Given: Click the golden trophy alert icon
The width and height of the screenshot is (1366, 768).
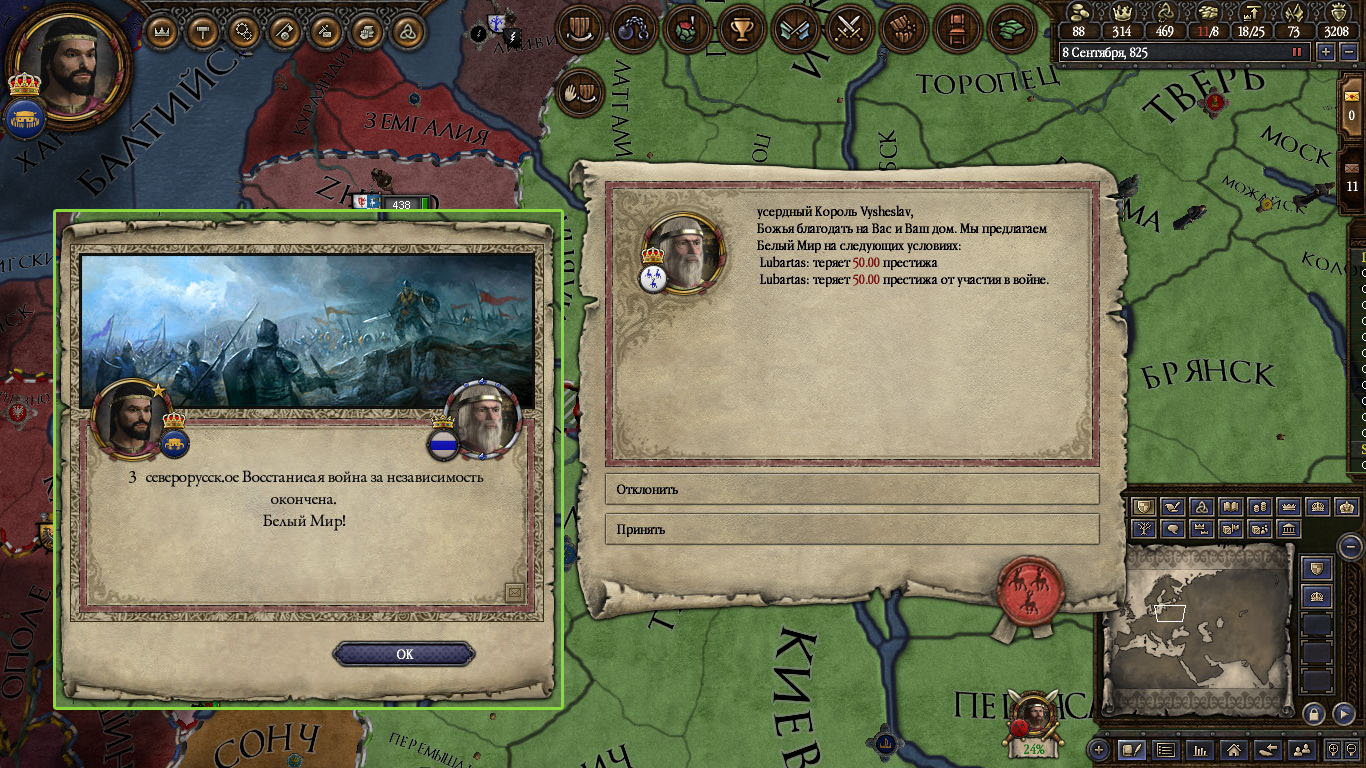Looking at the screenshot, I should click(x=741, y=29).
